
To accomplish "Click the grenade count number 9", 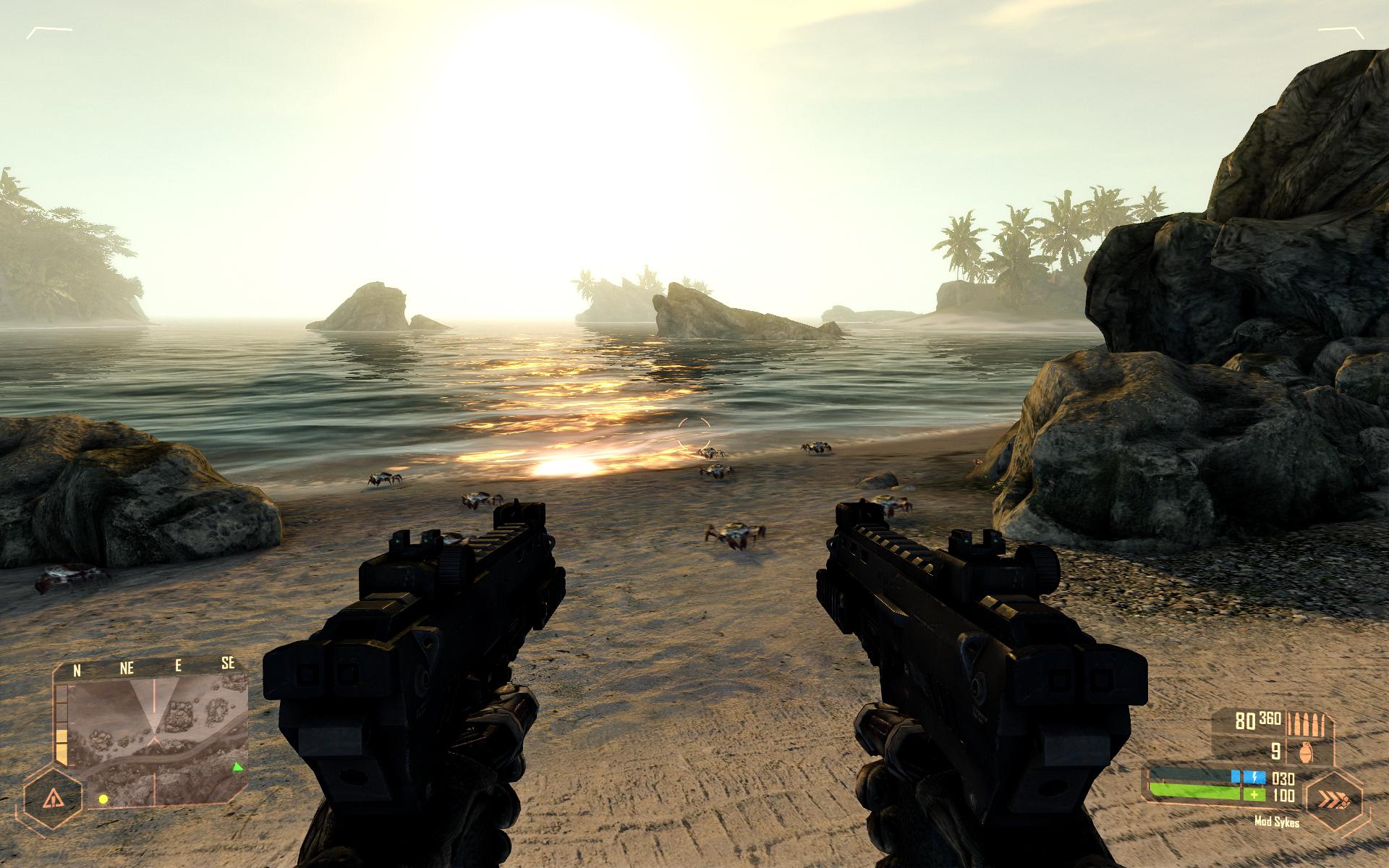I will point(1275,751).
